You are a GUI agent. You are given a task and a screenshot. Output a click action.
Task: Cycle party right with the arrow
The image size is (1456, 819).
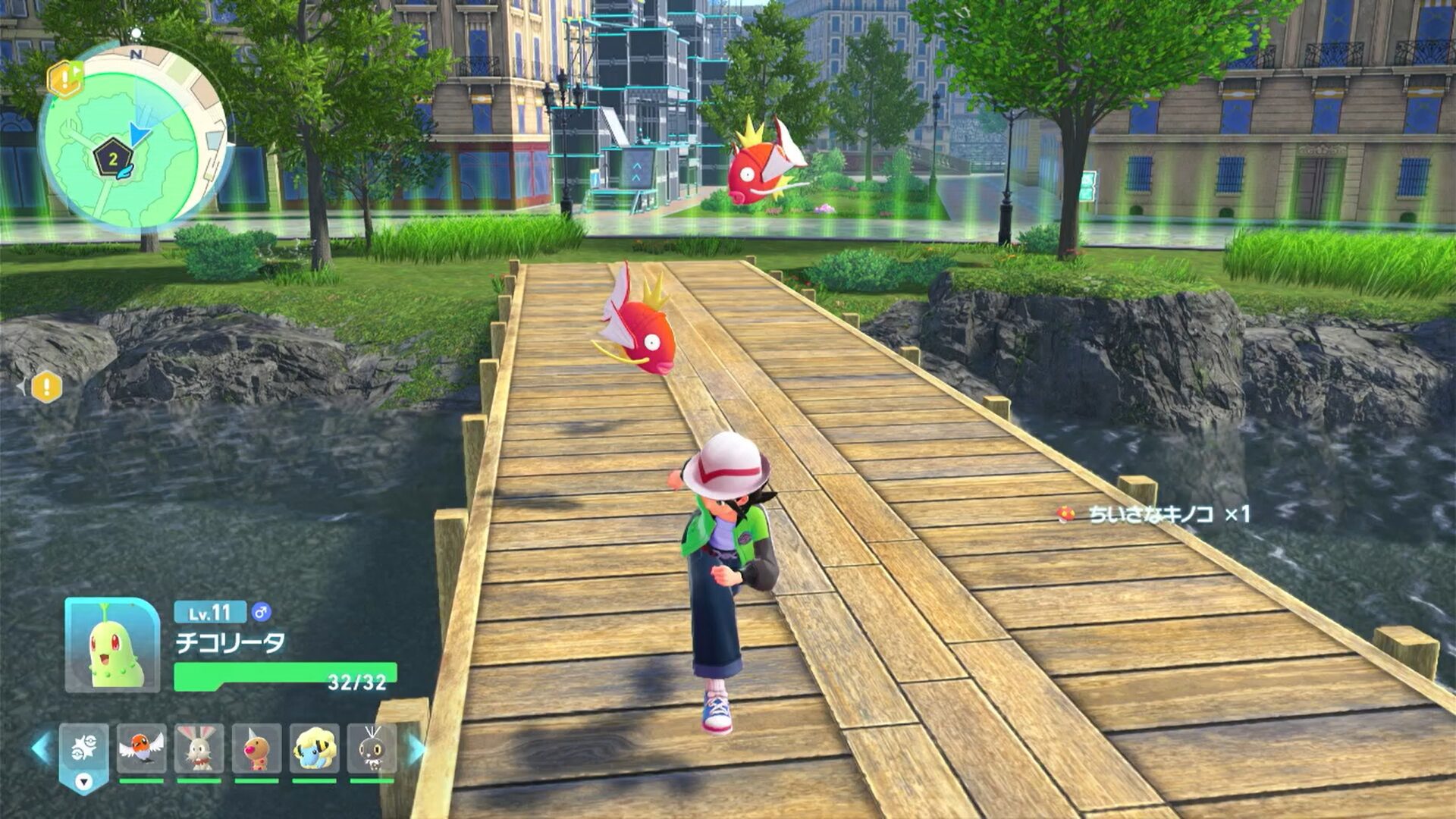(416, 748)
